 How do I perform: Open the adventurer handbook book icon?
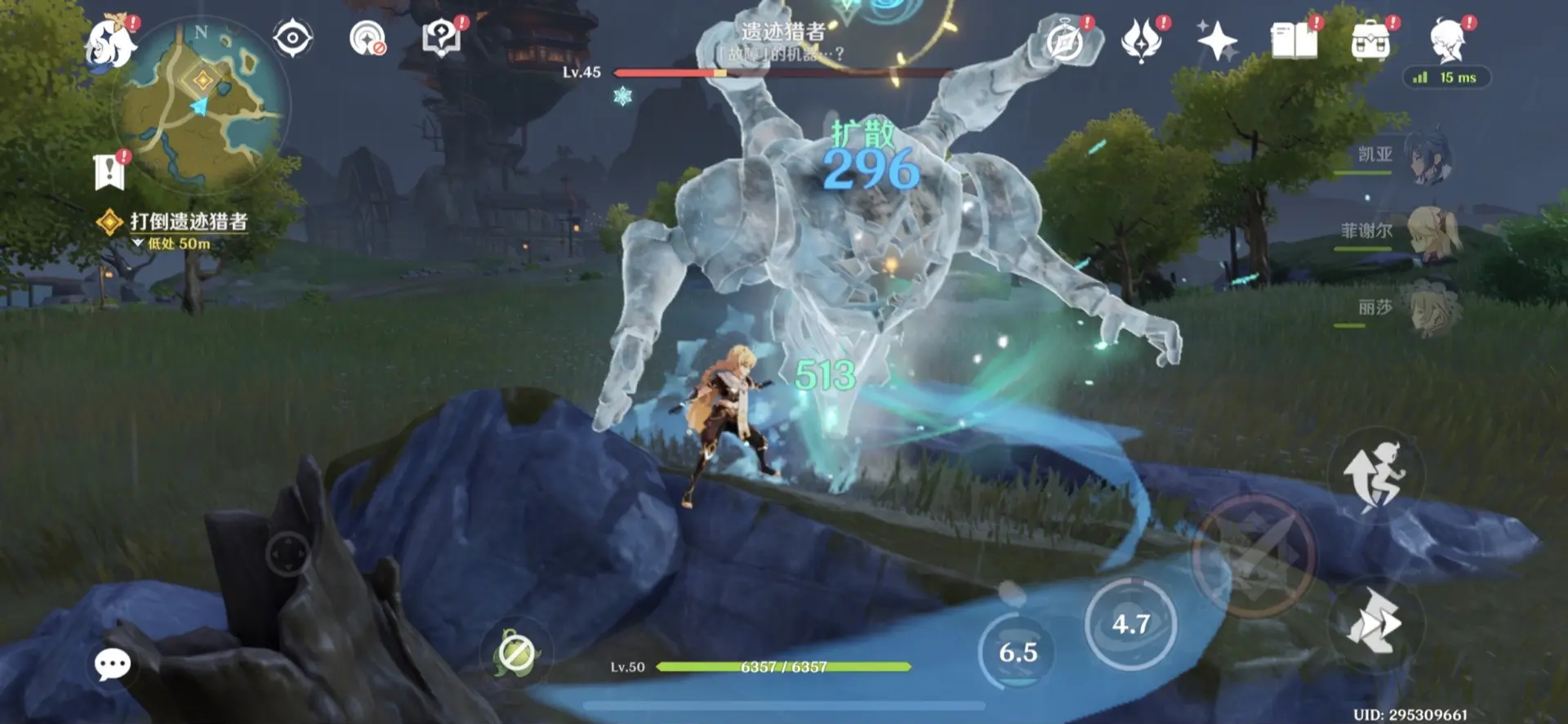click(1294, 41)
